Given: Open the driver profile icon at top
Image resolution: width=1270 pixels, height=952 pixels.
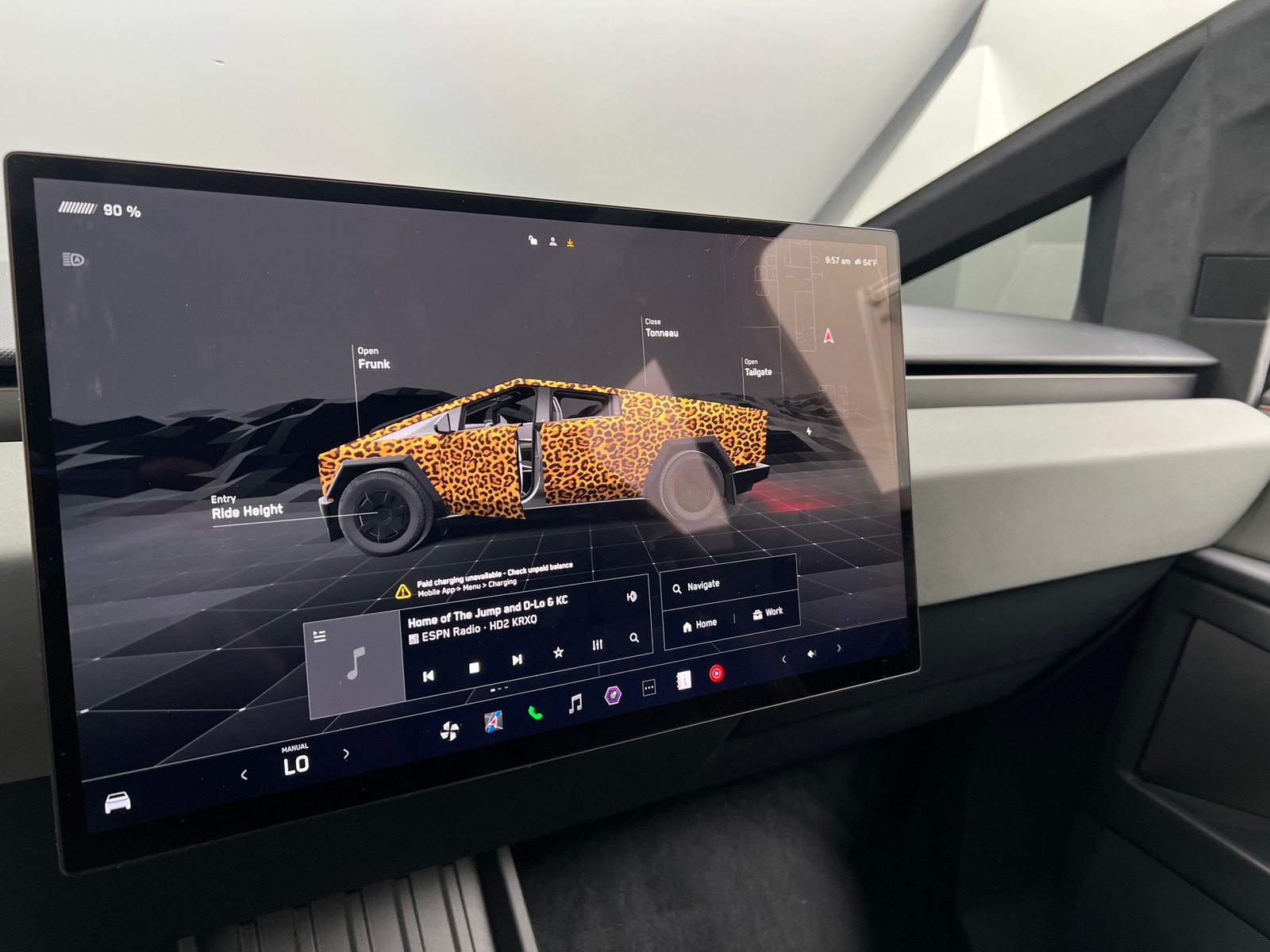Looking at the screenshot, I should pos(552,240).
